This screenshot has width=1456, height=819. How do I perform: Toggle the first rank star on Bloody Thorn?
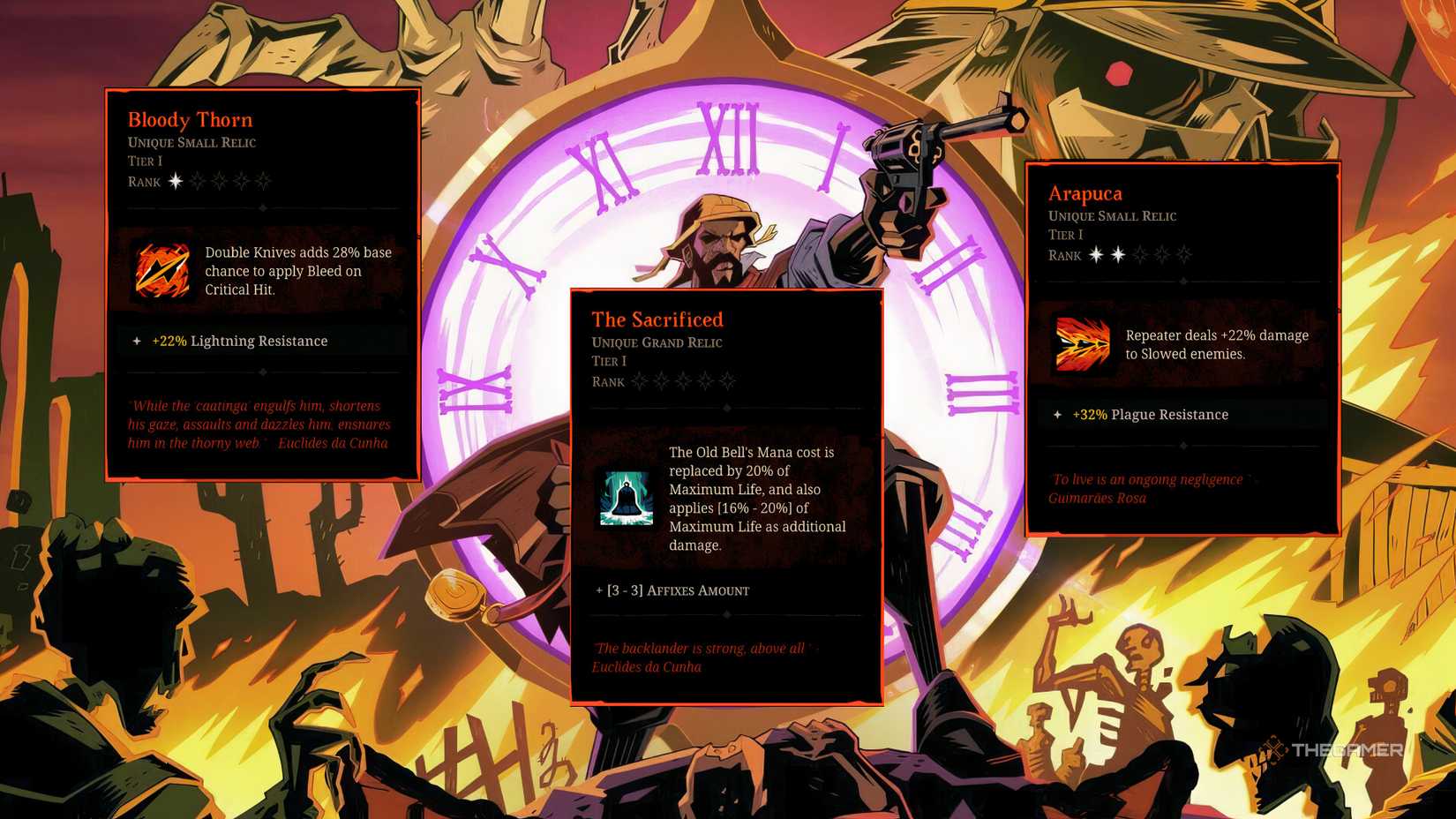click(174, 181)
